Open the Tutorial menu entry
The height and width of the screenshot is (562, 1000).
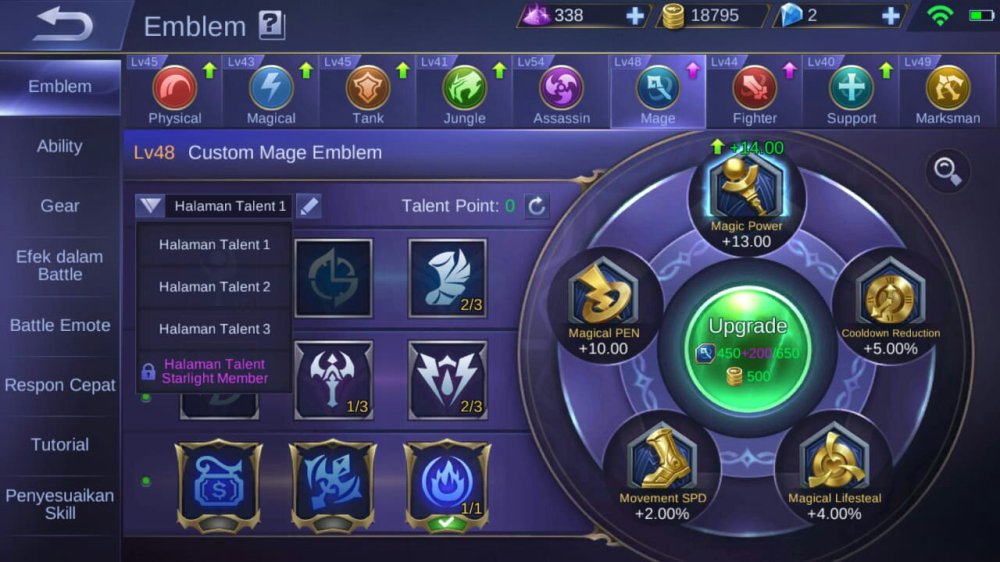pos(60,445)
